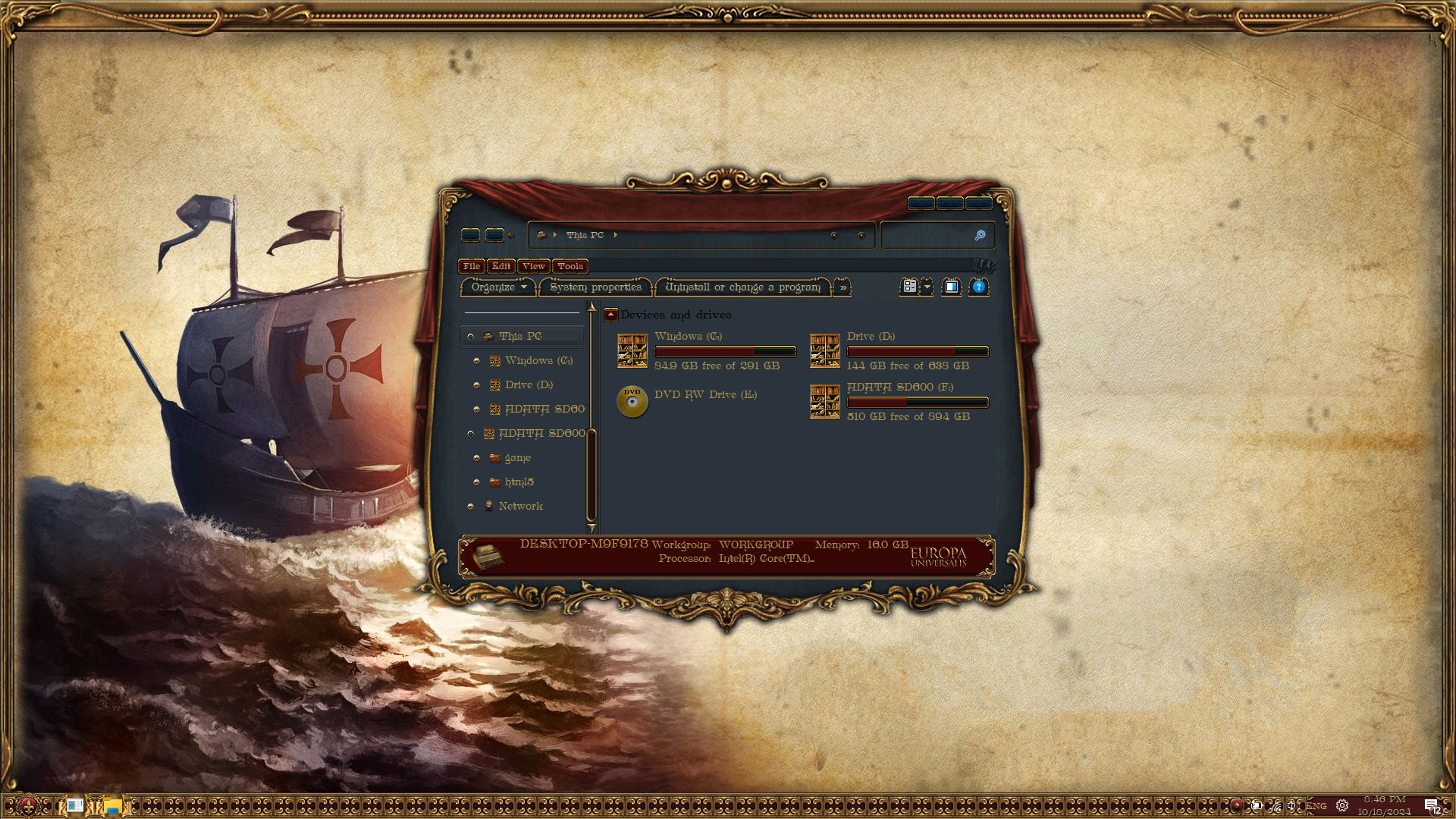
Task: Open the html5 folder in the sidebar
Action: tap(519, 482)
